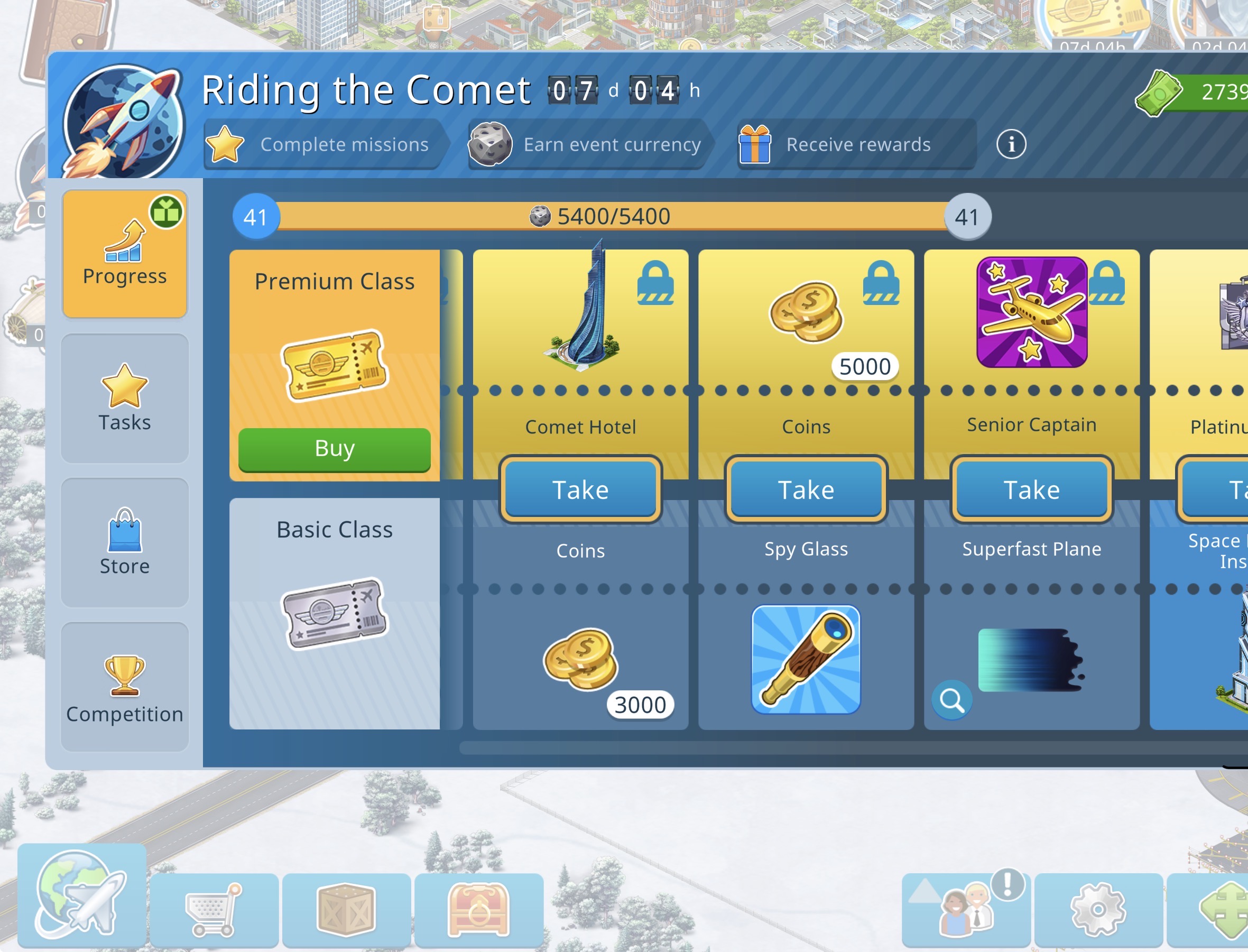Viewport: 1248px width, 952px height.
Task: Open the Tasks tab
Action: (x=125, y=399)
